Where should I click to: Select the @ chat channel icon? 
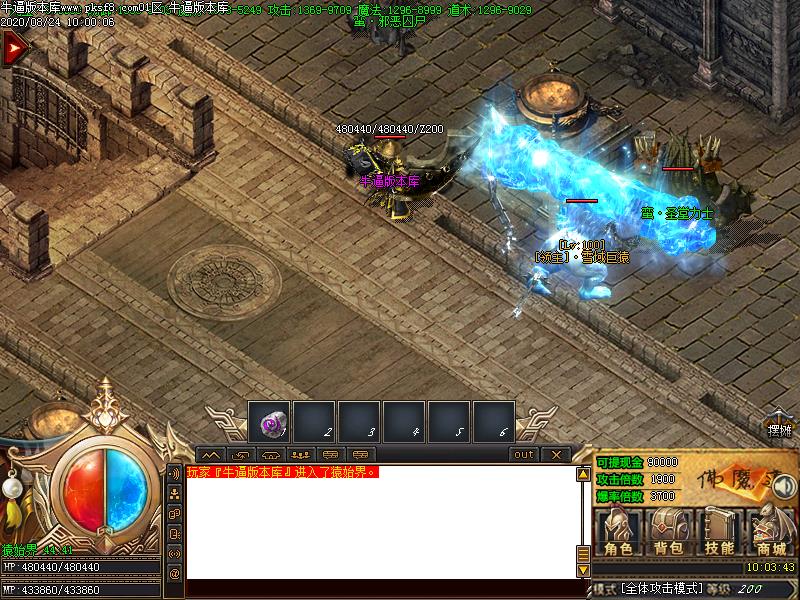[x=174, y=574]
